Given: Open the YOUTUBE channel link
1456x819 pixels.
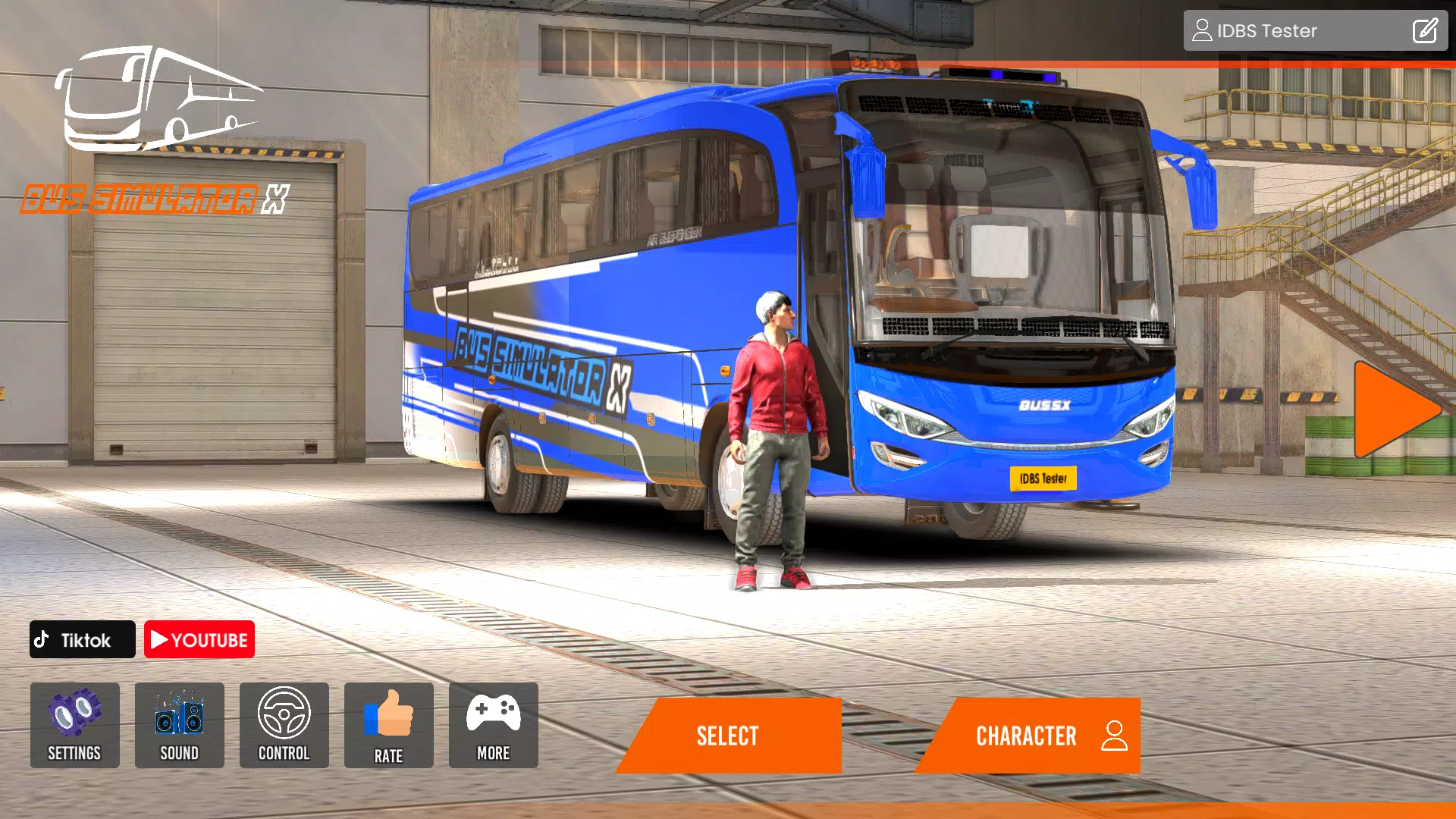Looking at the screenshot, I should (x=199, y=639).
